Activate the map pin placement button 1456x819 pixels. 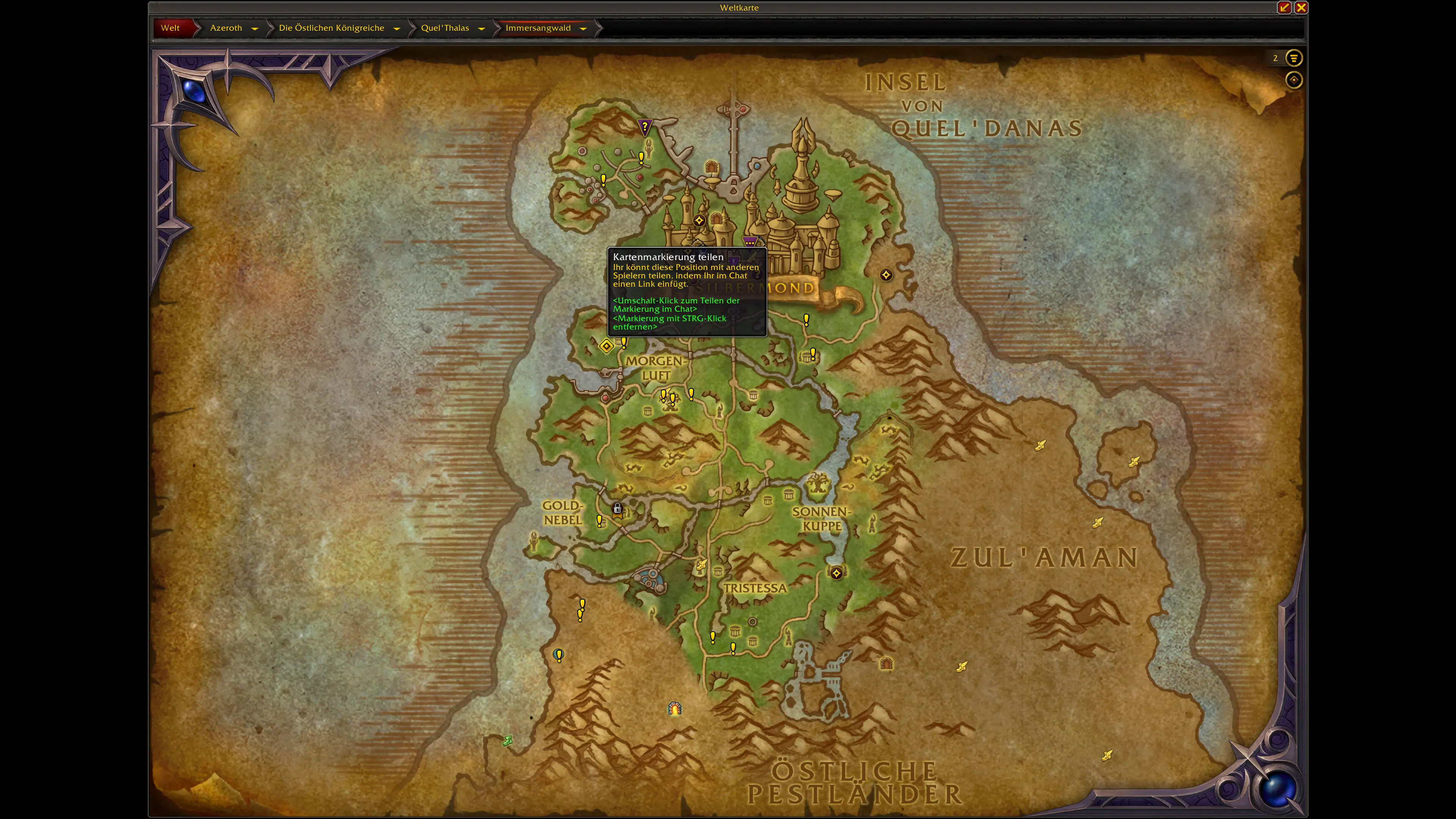[x=1294, y=80]
